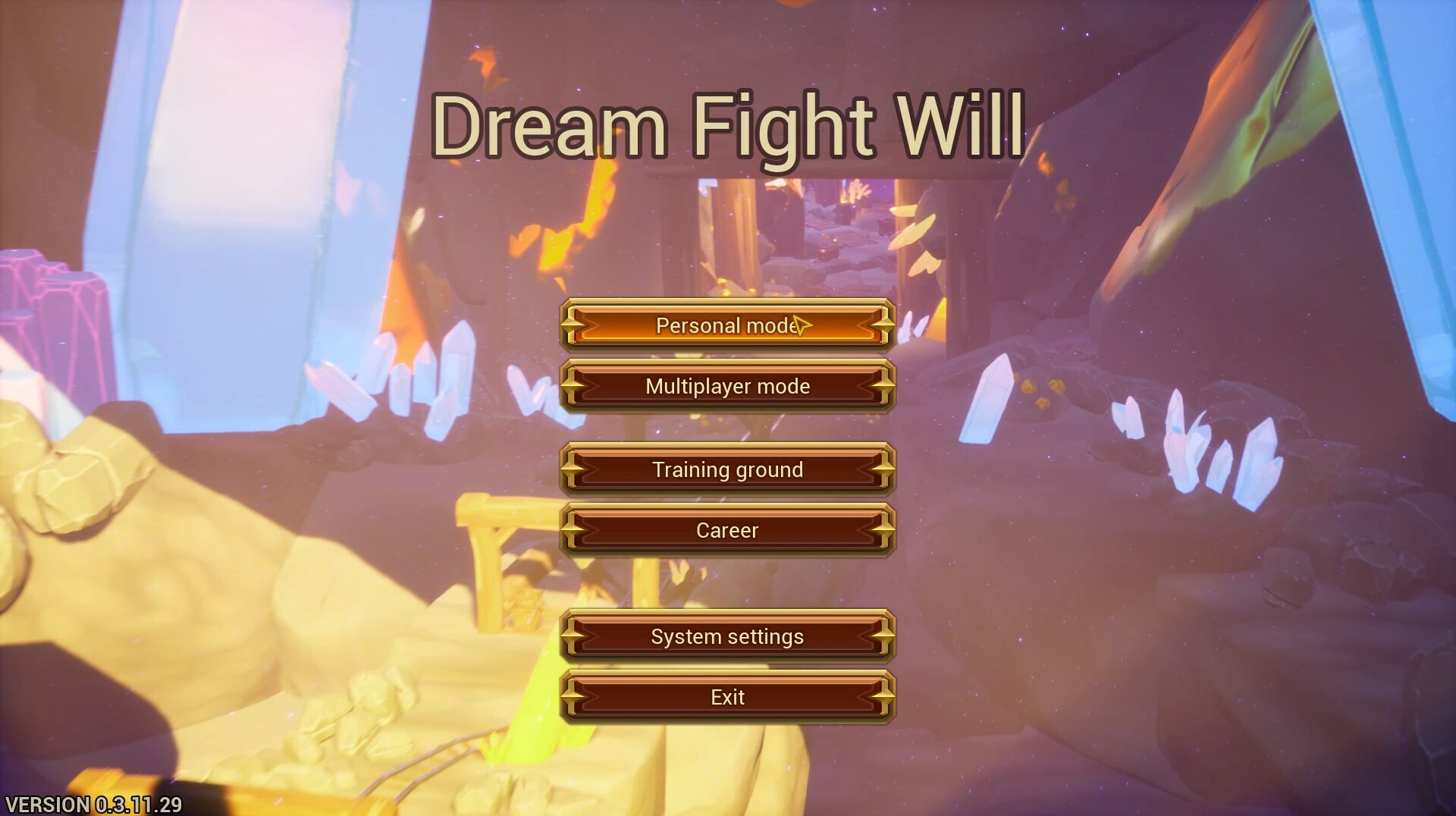Exit the game
Viewport: 1456px width, 816px height.
(727, 696)
